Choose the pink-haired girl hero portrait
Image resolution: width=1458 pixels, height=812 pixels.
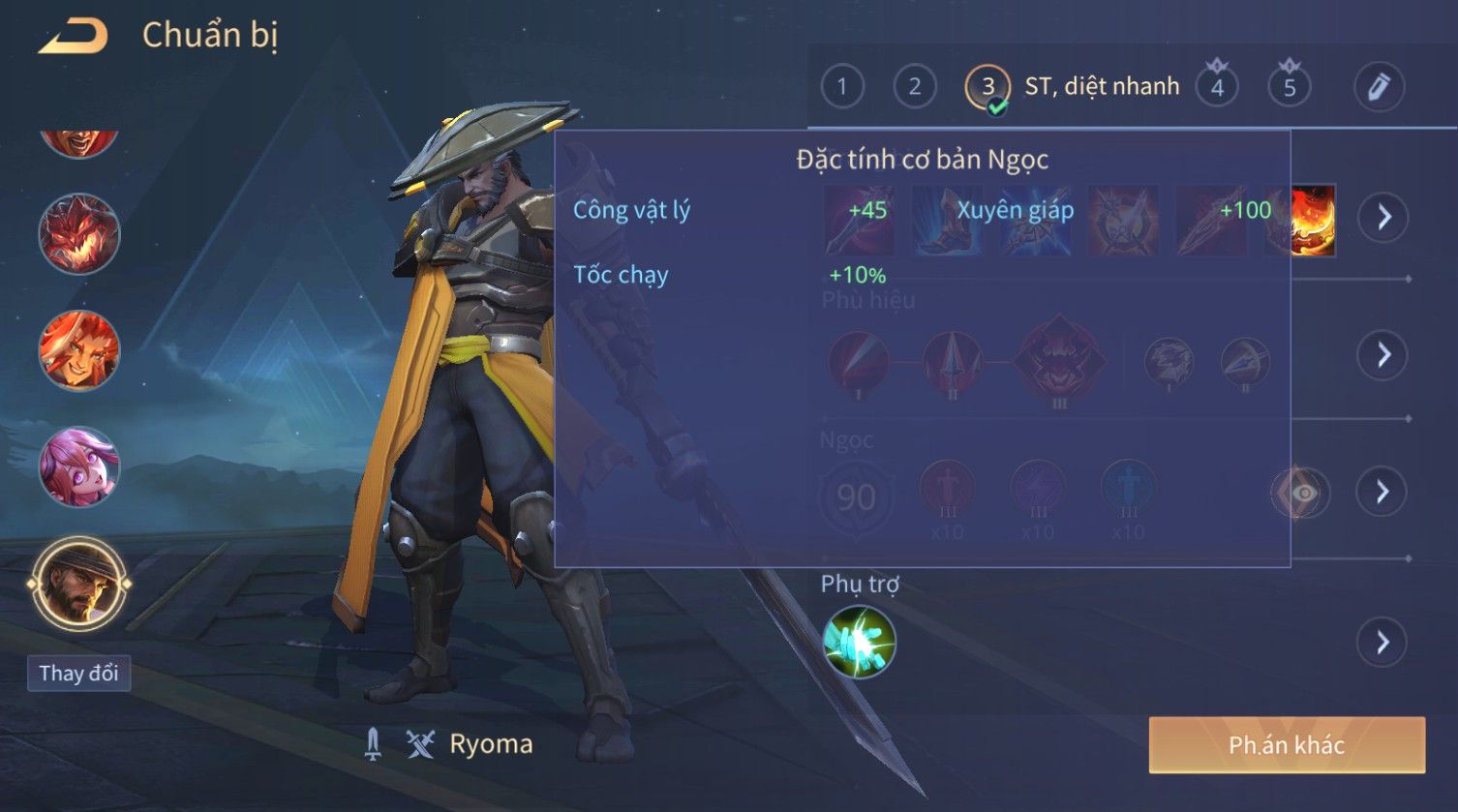tap(79, 467)
